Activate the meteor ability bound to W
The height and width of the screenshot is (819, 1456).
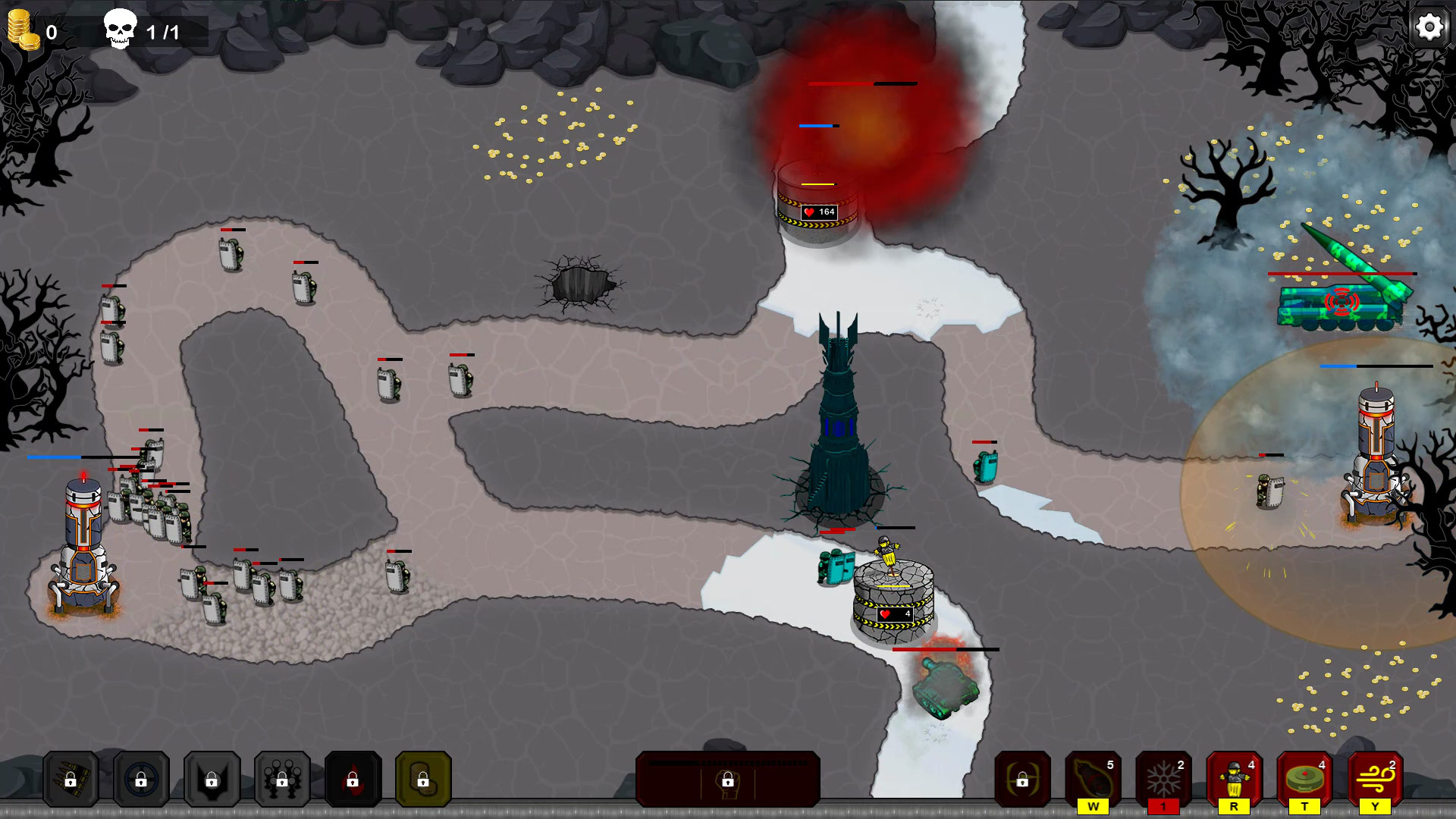click(1092, 777)
